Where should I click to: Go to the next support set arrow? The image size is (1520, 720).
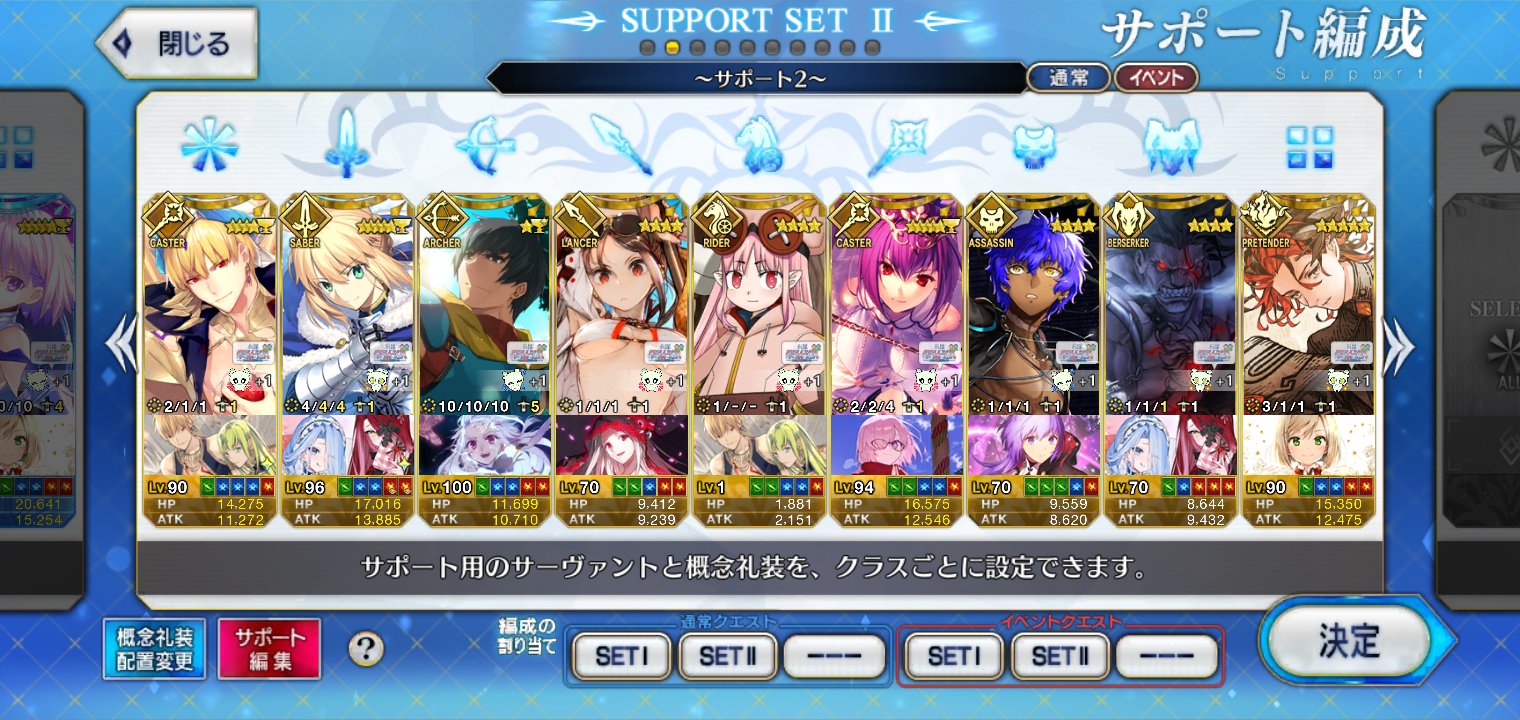1399,345
